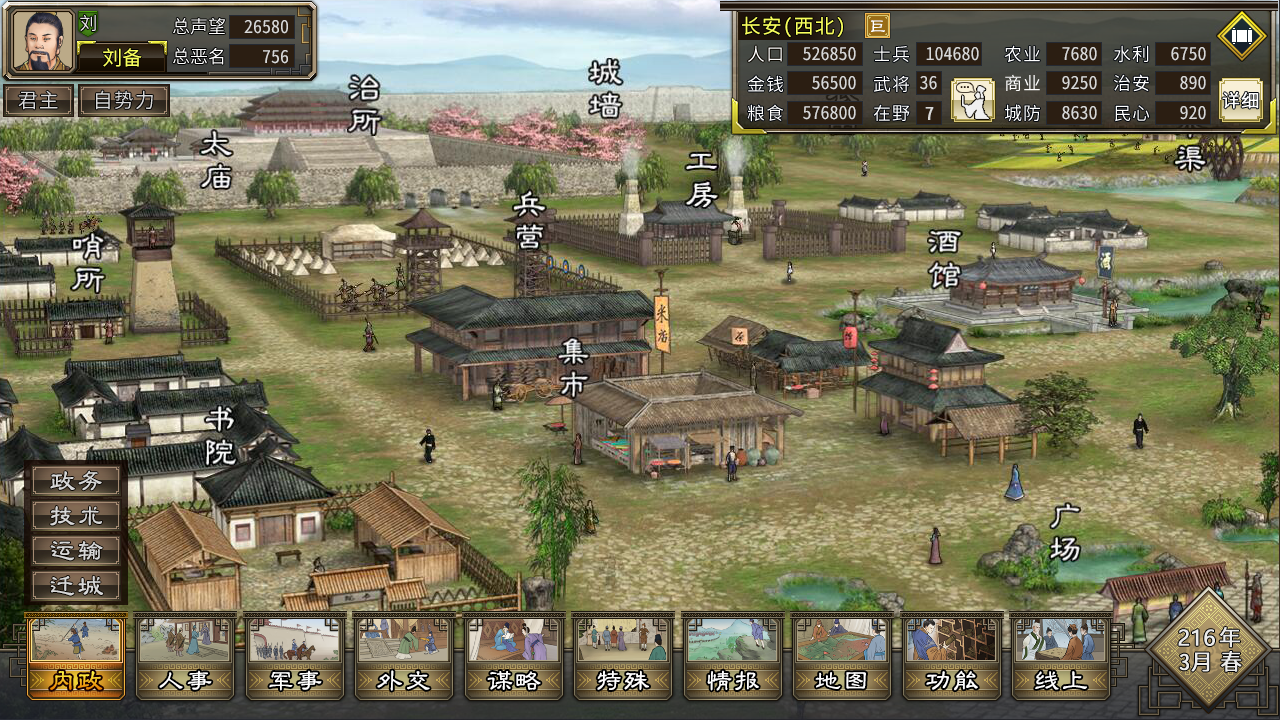This screenshot has width=1280, height=720.
Task: Click Liu Bei's portrait
Action: pos(43,41)
